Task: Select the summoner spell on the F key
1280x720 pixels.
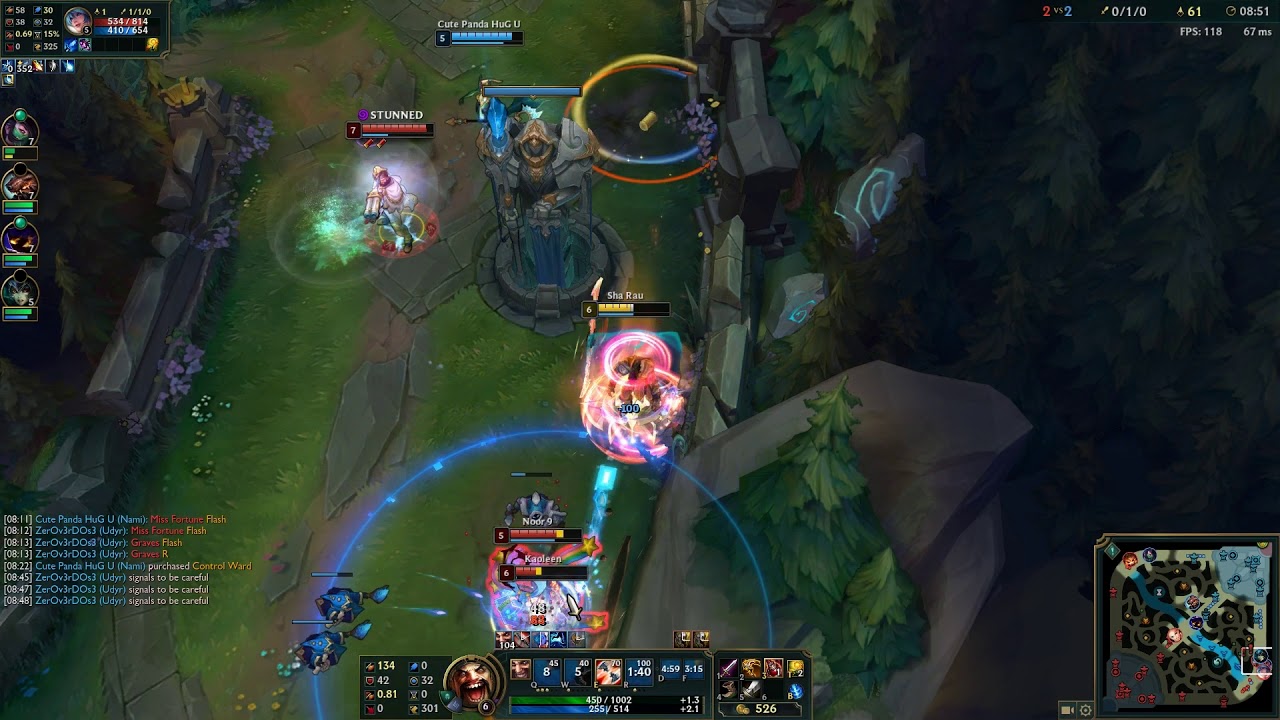Action: [693, 670]
